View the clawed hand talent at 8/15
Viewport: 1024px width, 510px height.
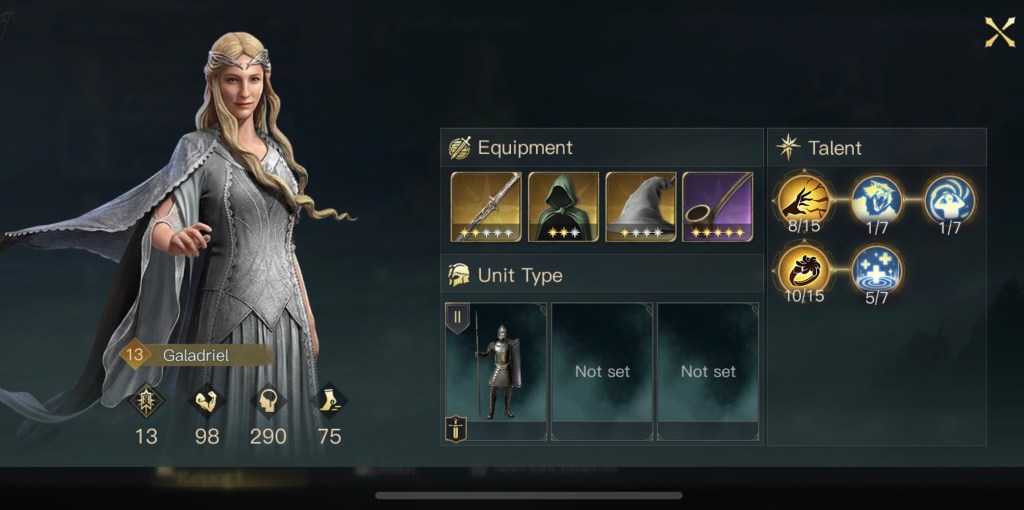point(802,200)
